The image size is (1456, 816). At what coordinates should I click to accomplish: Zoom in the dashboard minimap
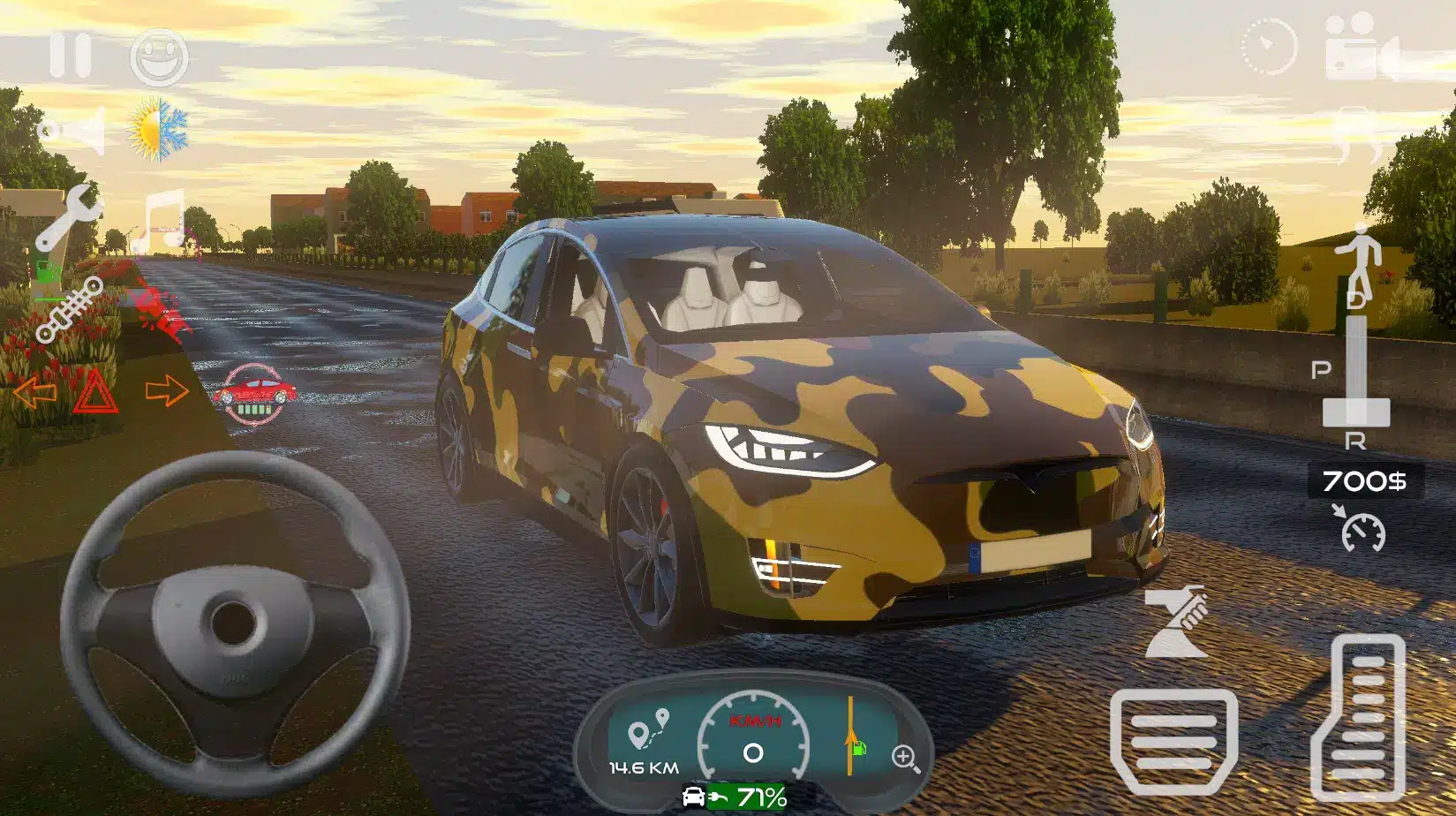click(x=905, y=758)
